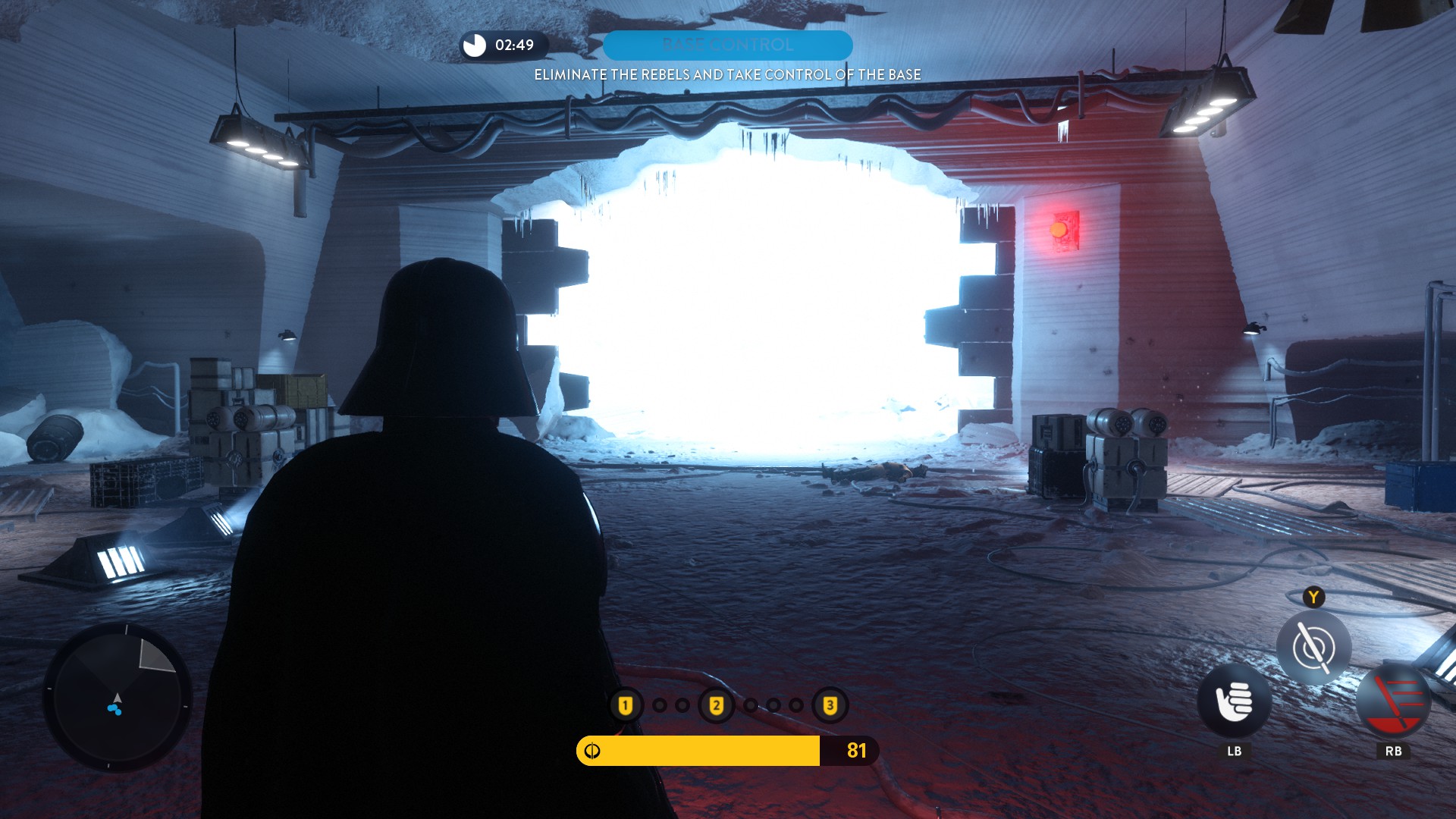Activate the Force Choke fist ability

tap(1234, 701)
